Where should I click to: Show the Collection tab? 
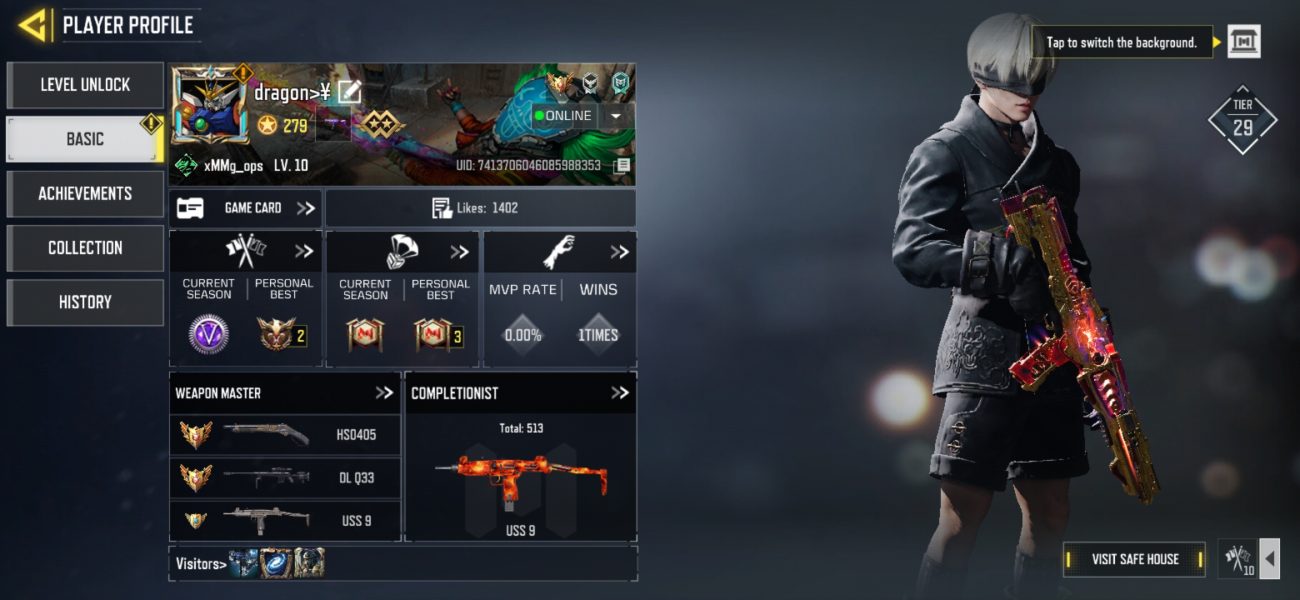85,248
